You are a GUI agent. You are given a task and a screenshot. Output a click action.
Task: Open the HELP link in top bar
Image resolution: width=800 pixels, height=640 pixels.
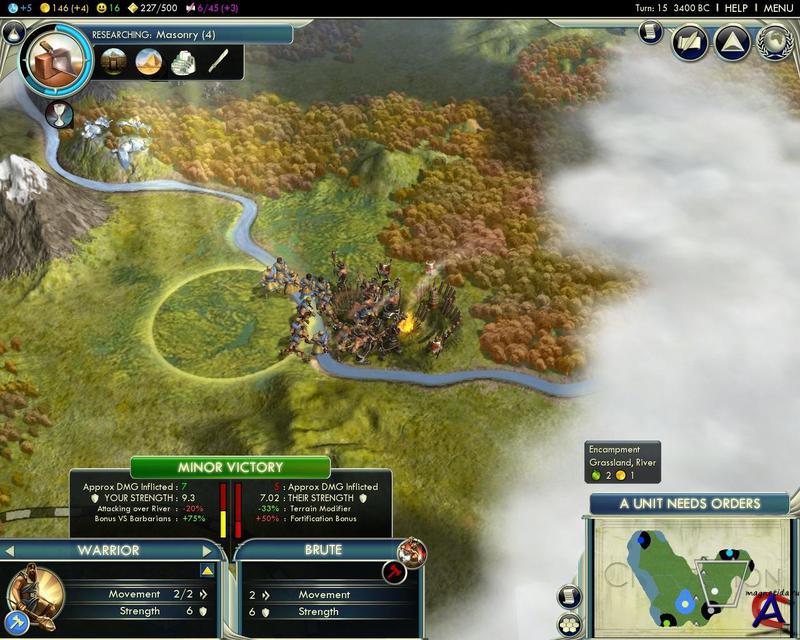(736, 8)
